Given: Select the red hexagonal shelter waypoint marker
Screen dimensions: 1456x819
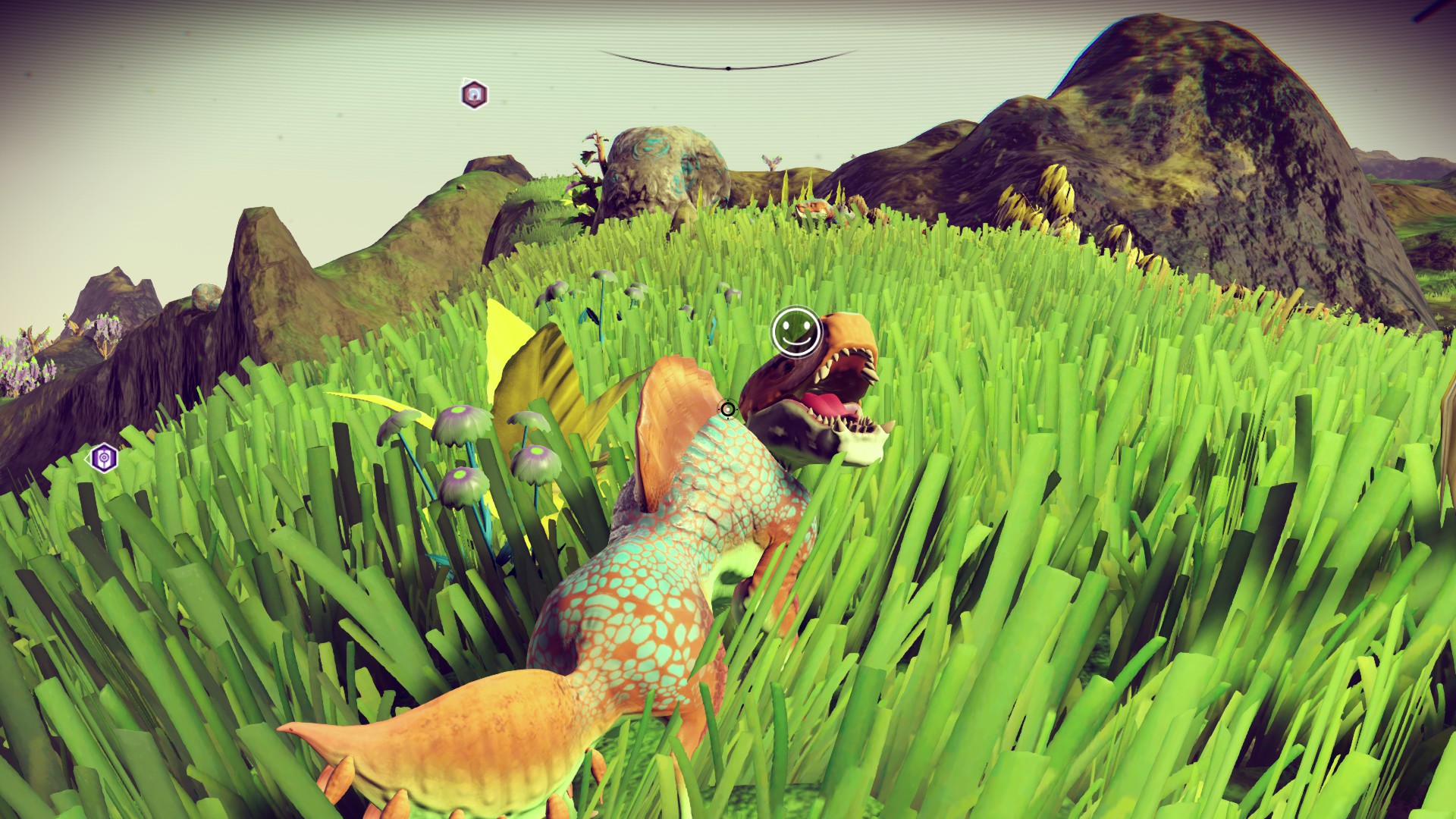Looking at the screenshot, I should 474,94.
